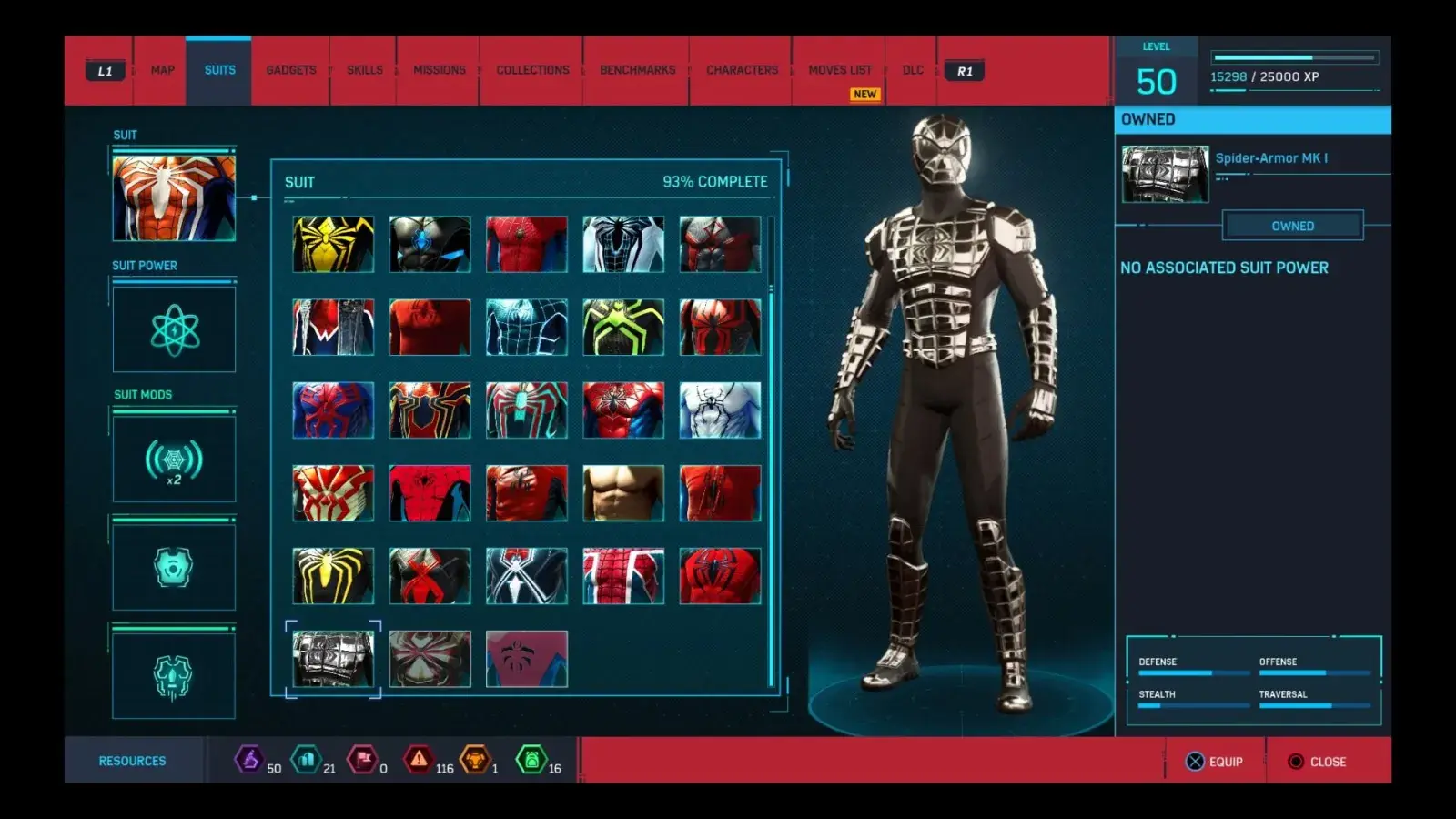Click the EQUIP button
Image resolution: width=1456 pixels, height=819 pixels.
1218,762
